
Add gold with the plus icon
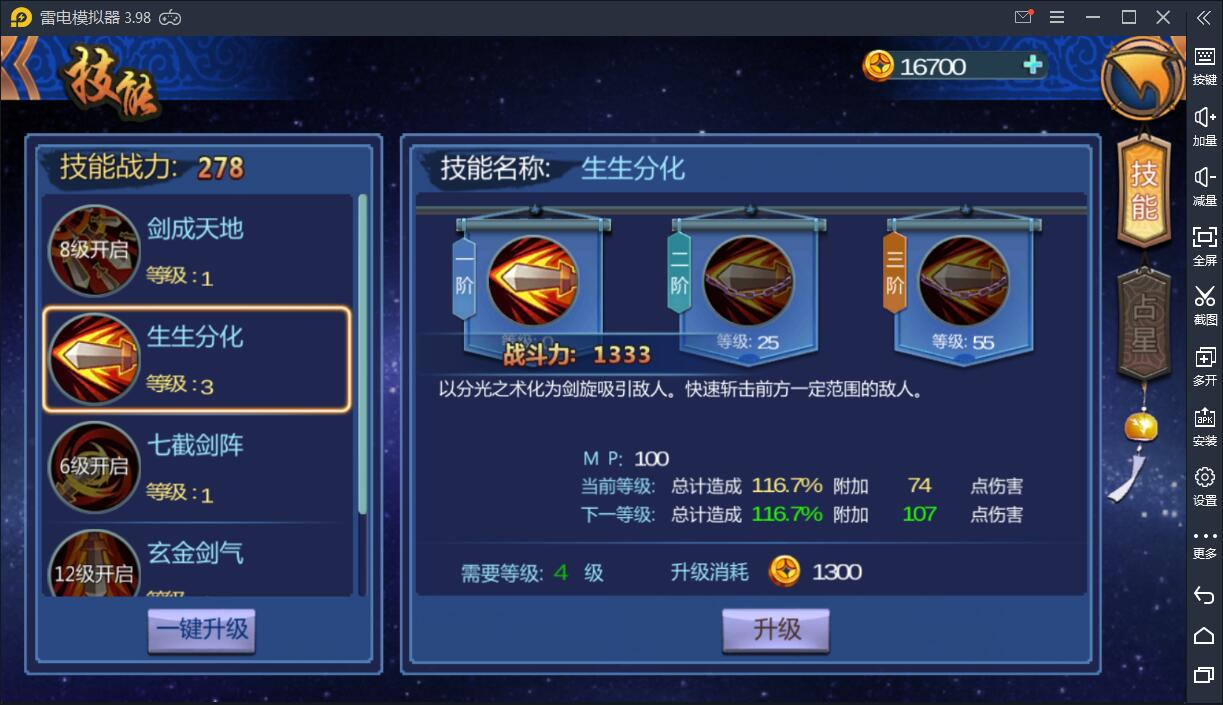[x=1033, y=66]
